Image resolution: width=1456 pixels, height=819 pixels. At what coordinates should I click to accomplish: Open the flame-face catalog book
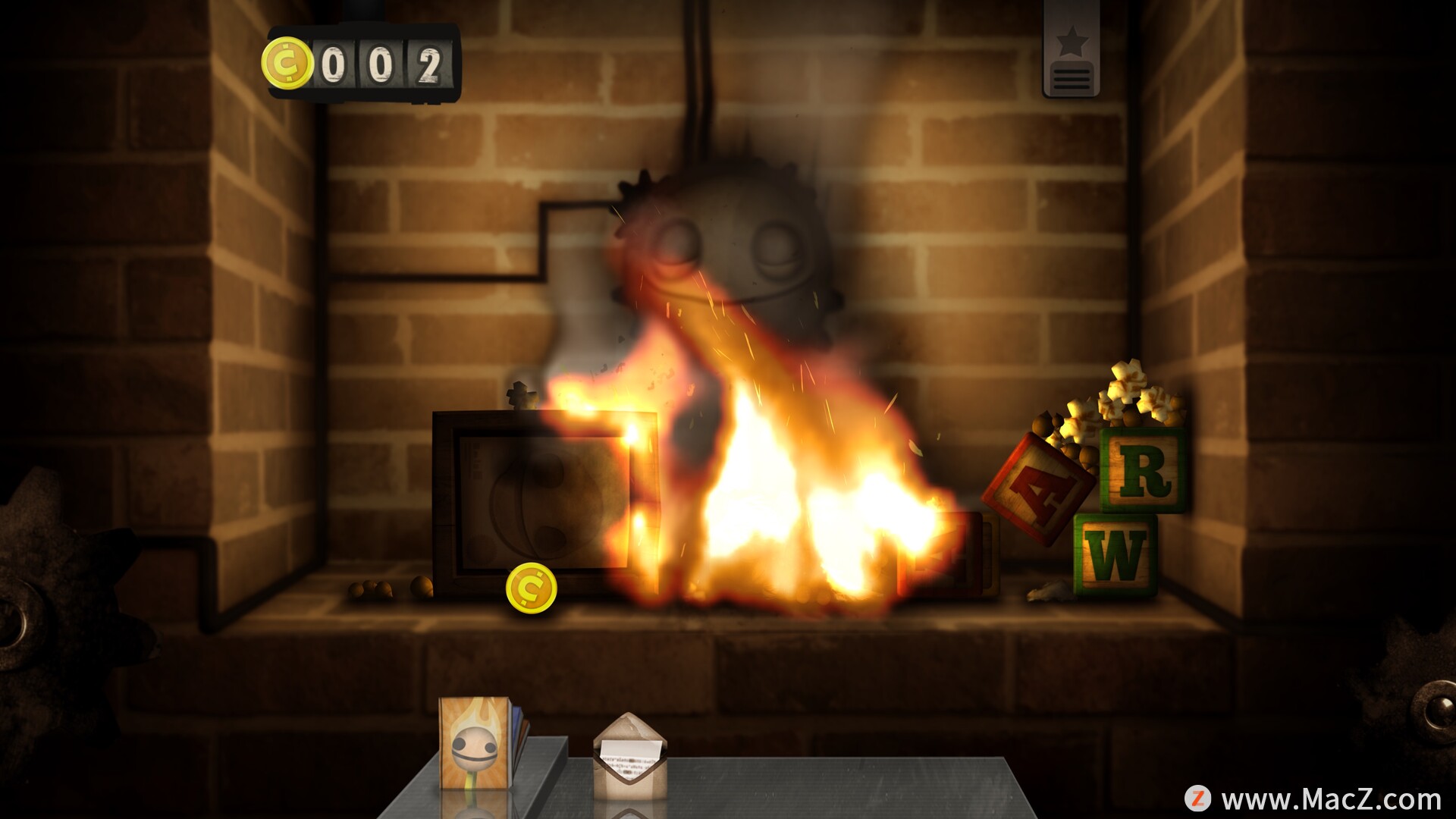475,742
